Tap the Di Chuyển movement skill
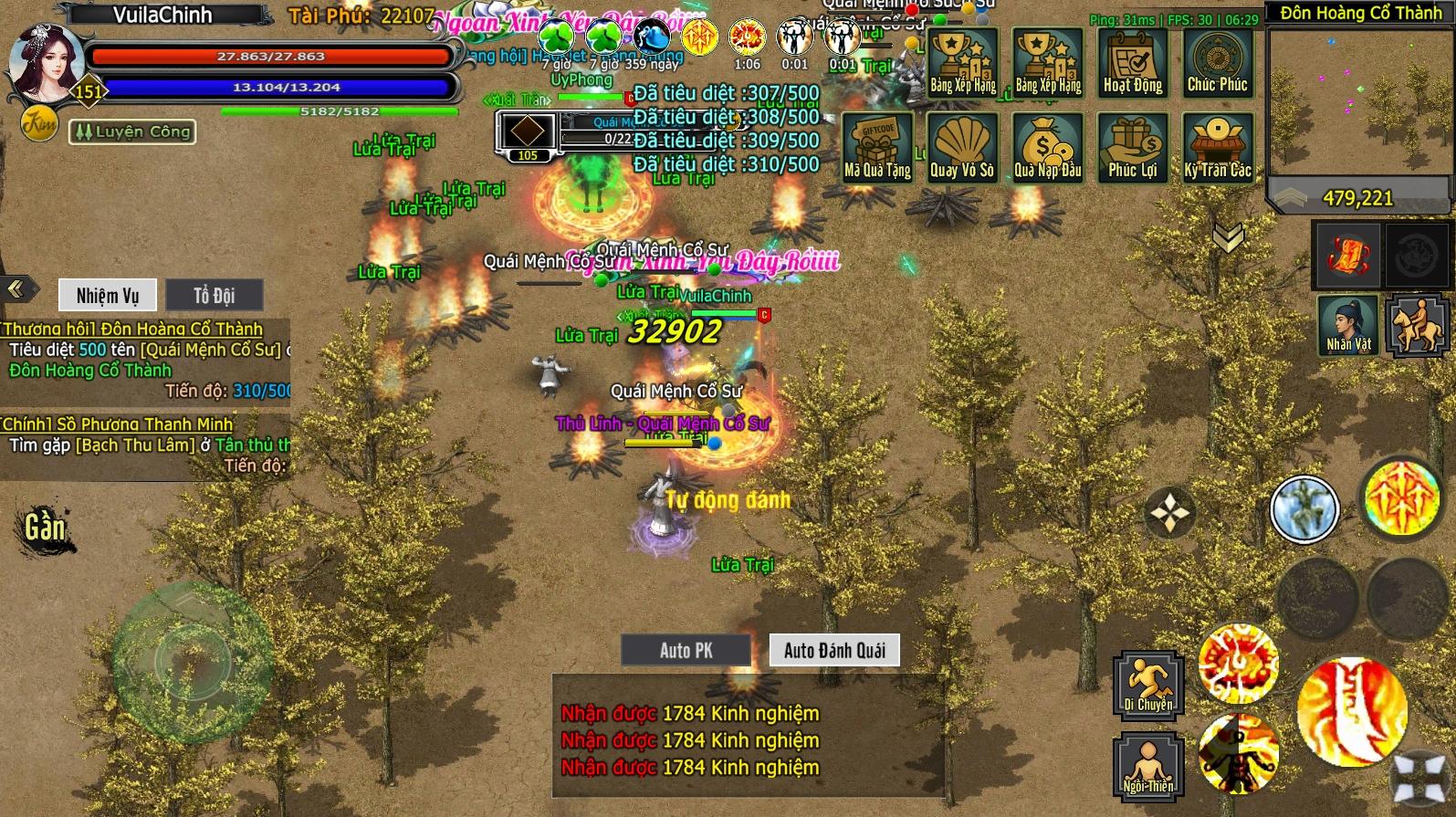This screenshot has height=817, width=1456. click(1147, 684)
